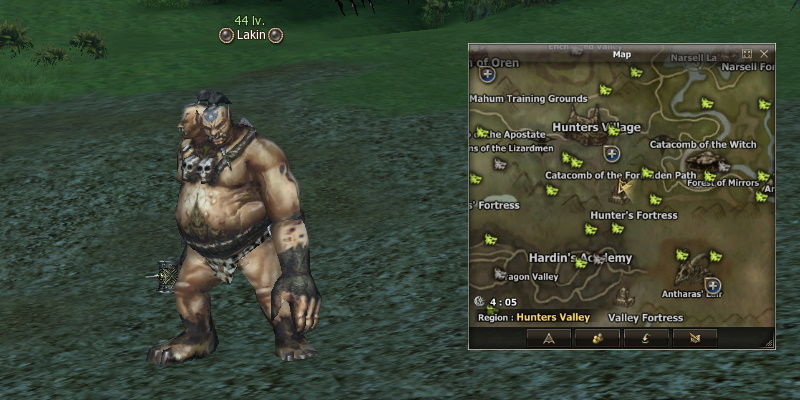Image resolution: width=800 pixels, height=400 pixels.
Task: Click the last map toolbar button
Action: pyautogui.click(x=695, y=338)
